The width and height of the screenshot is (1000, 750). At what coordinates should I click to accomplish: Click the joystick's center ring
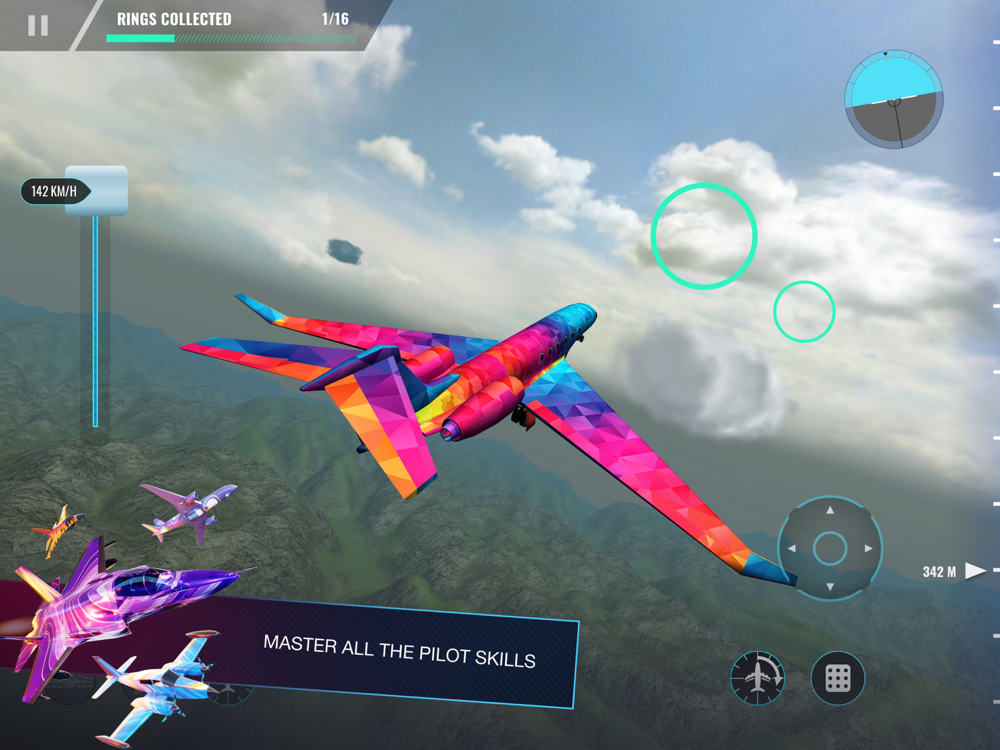pyautogui.click(x=829, y=549)
